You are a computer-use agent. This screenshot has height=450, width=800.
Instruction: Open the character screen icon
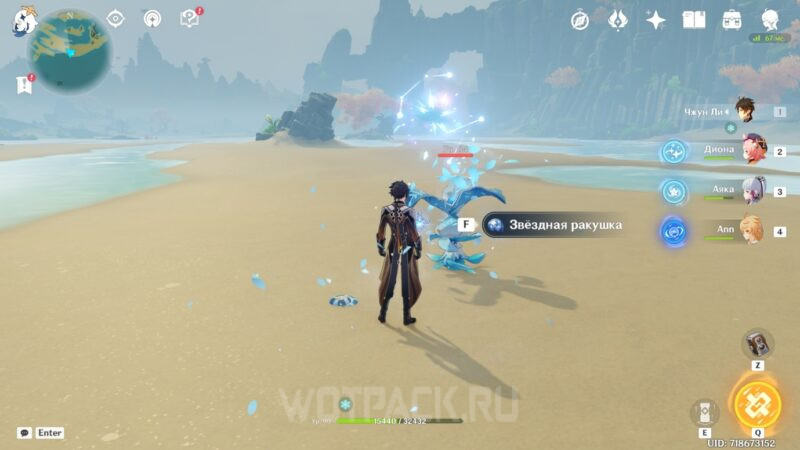[x=770, y=20]
